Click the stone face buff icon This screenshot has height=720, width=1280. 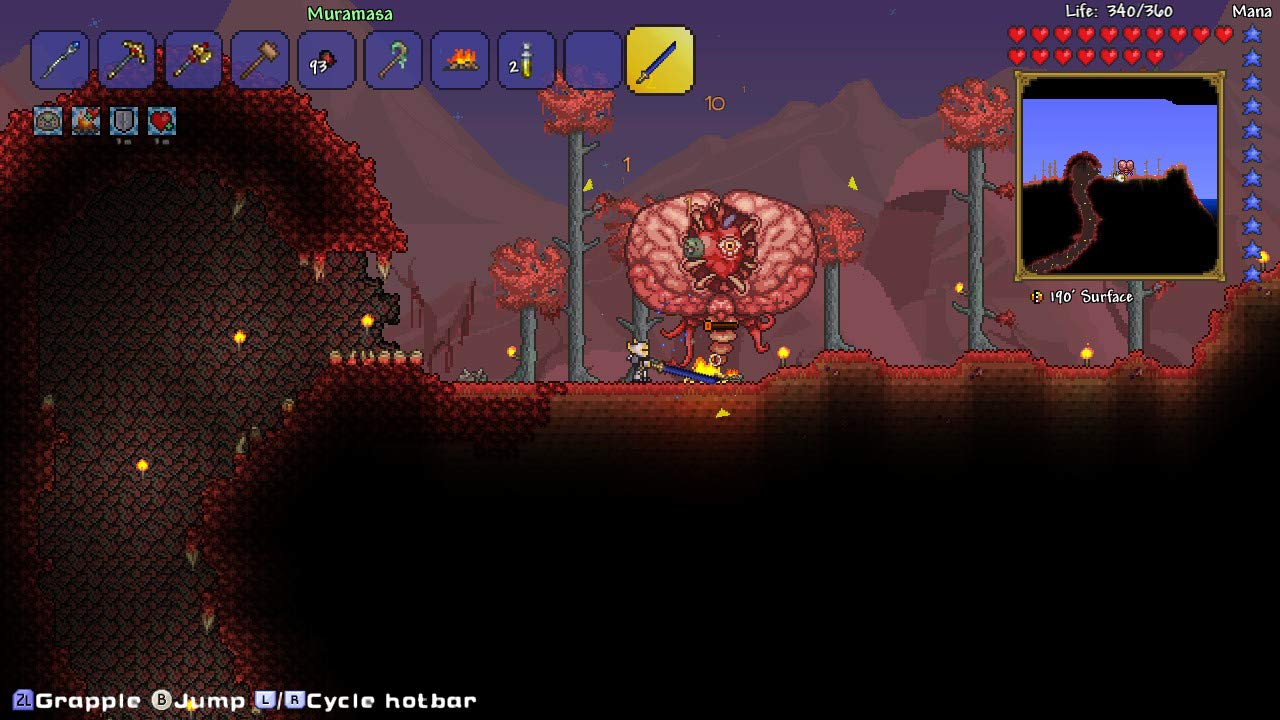pyautogui.click(x=48, y=121)
